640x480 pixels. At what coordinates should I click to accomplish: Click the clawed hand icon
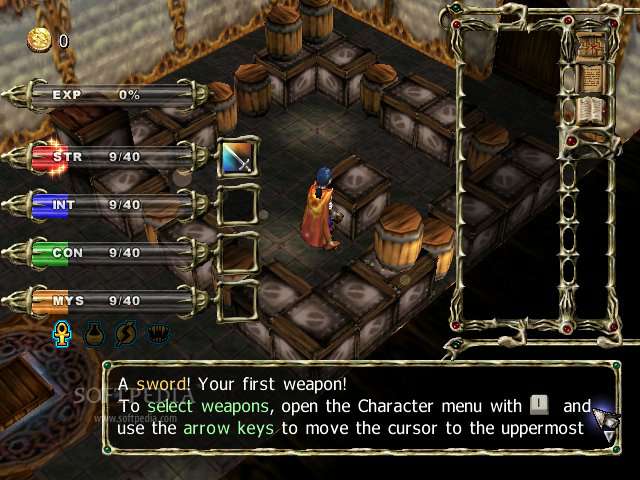click(x=157, y=332)
